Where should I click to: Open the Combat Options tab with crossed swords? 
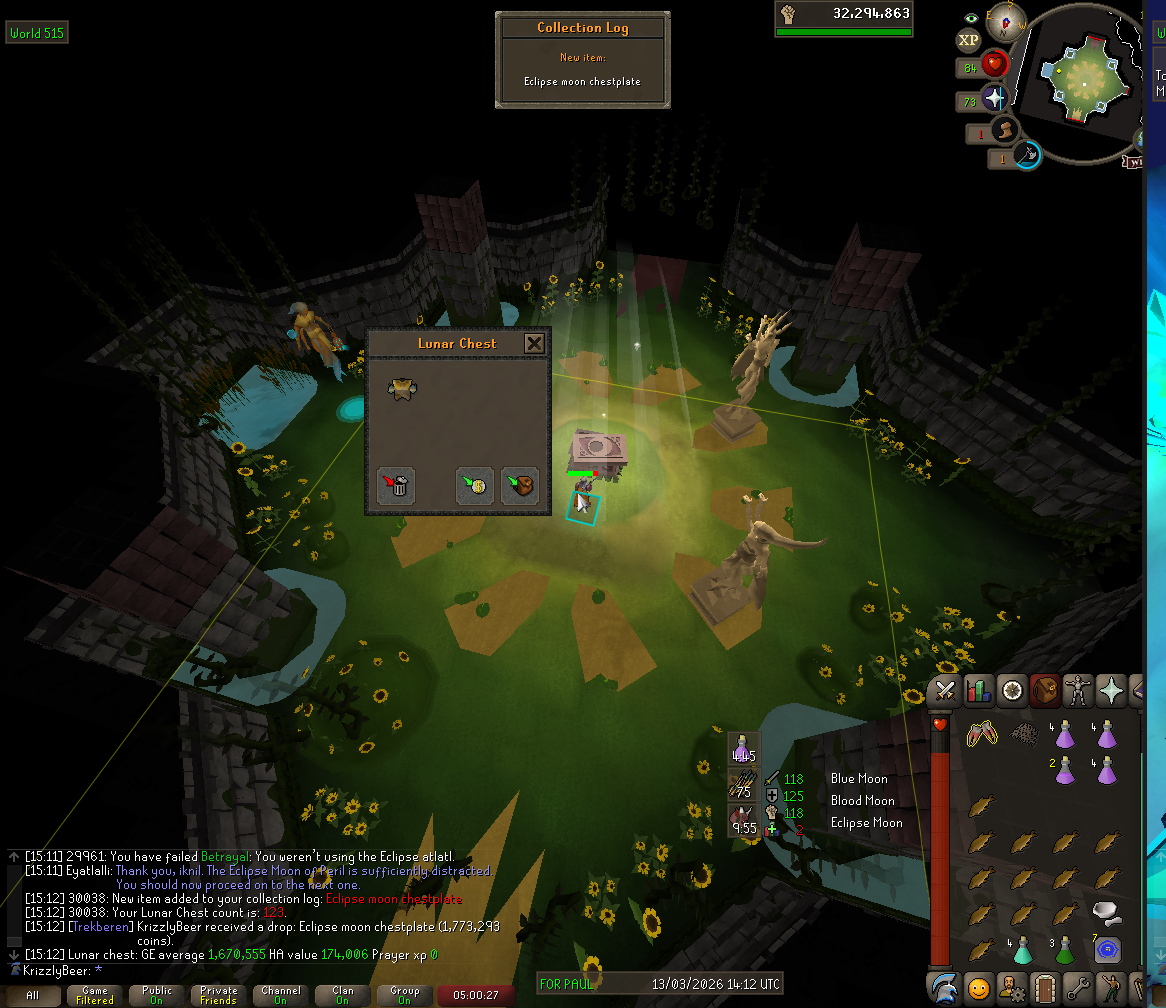pos(945,690)
